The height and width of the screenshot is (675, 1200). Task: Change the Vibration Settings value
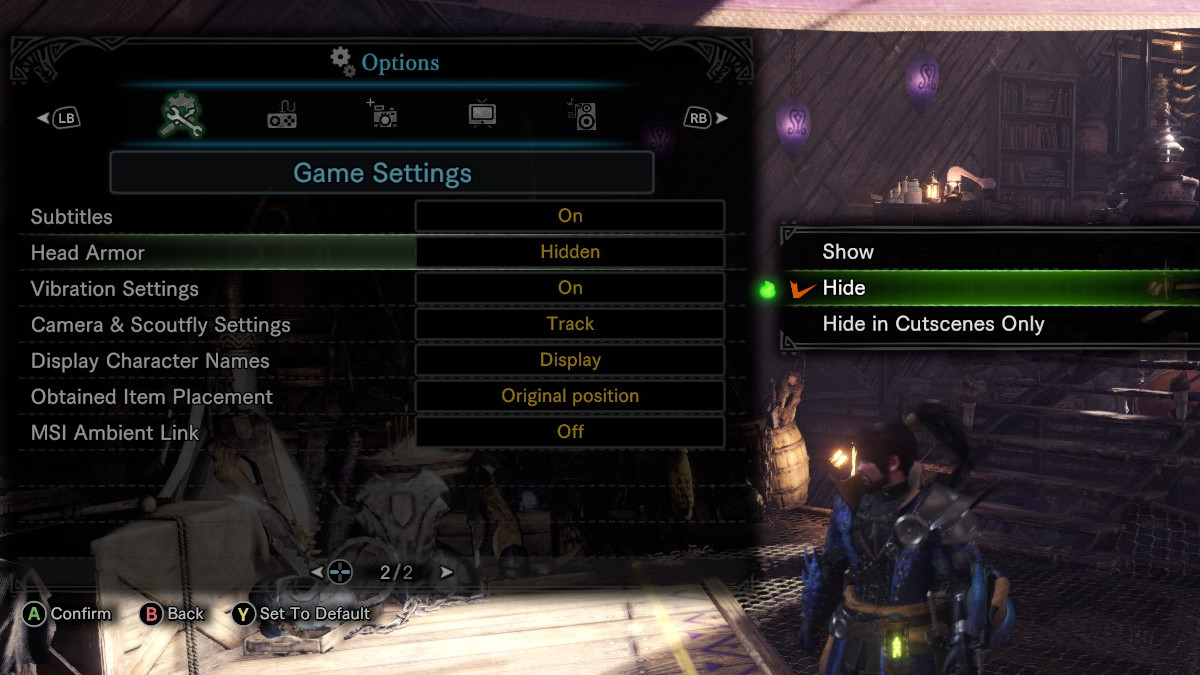(569, 288)
